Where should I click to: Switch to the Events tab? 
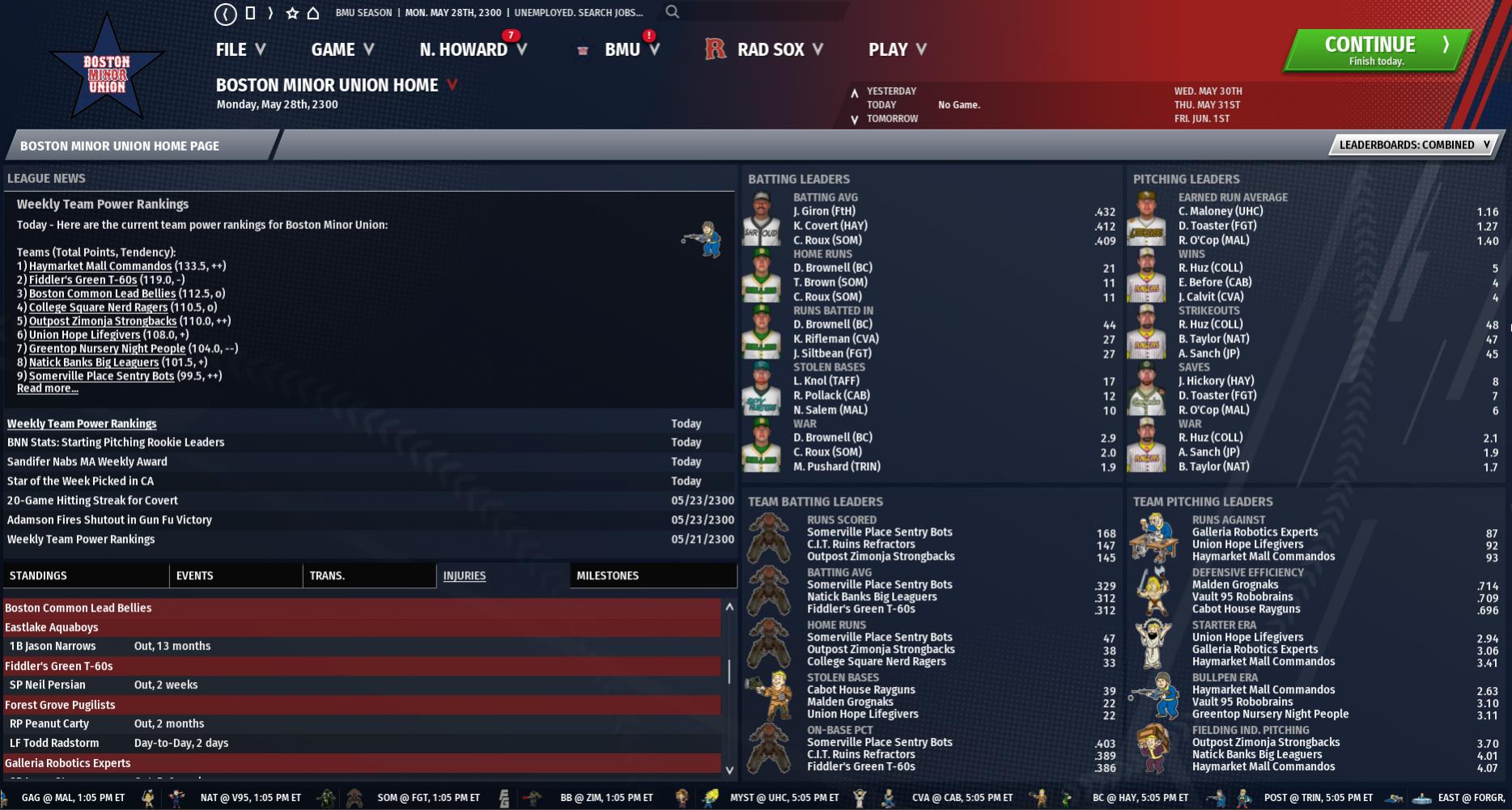coord(194,575)
